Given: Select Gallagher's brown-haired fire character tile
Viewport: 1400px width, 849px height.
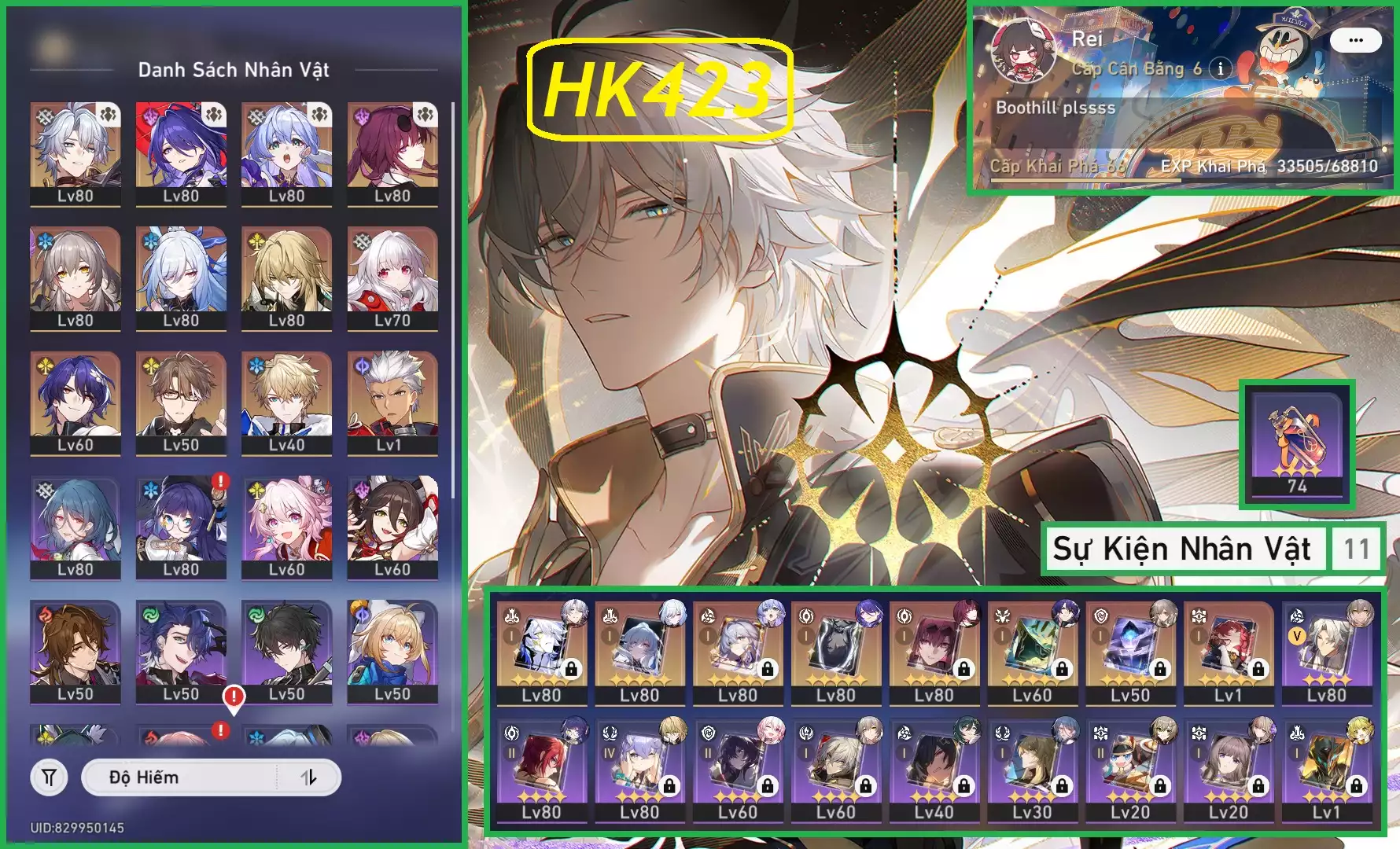Looking at the screenshot, I should tap(76, 651).
